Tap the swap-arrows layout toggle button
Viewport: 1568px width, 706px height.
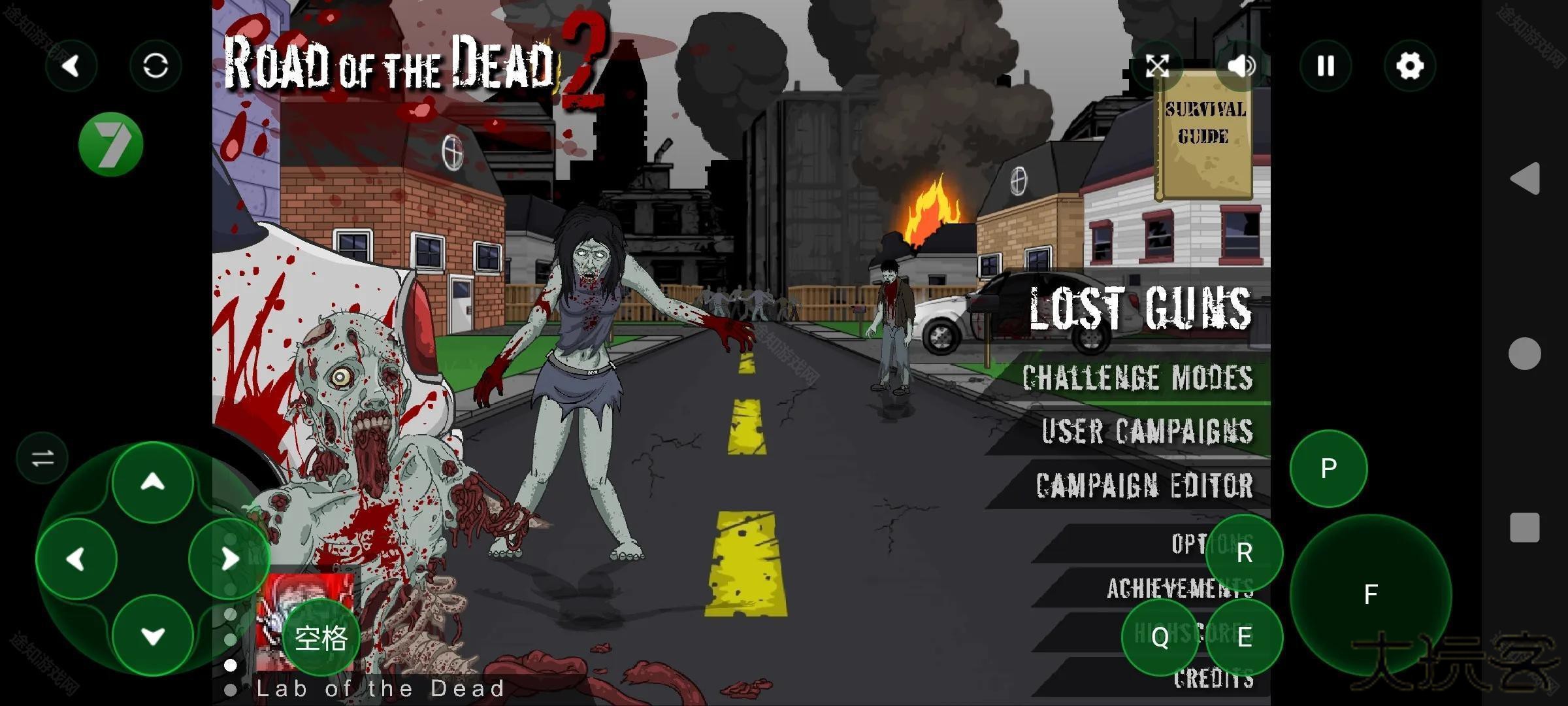(x=42, y=458)
